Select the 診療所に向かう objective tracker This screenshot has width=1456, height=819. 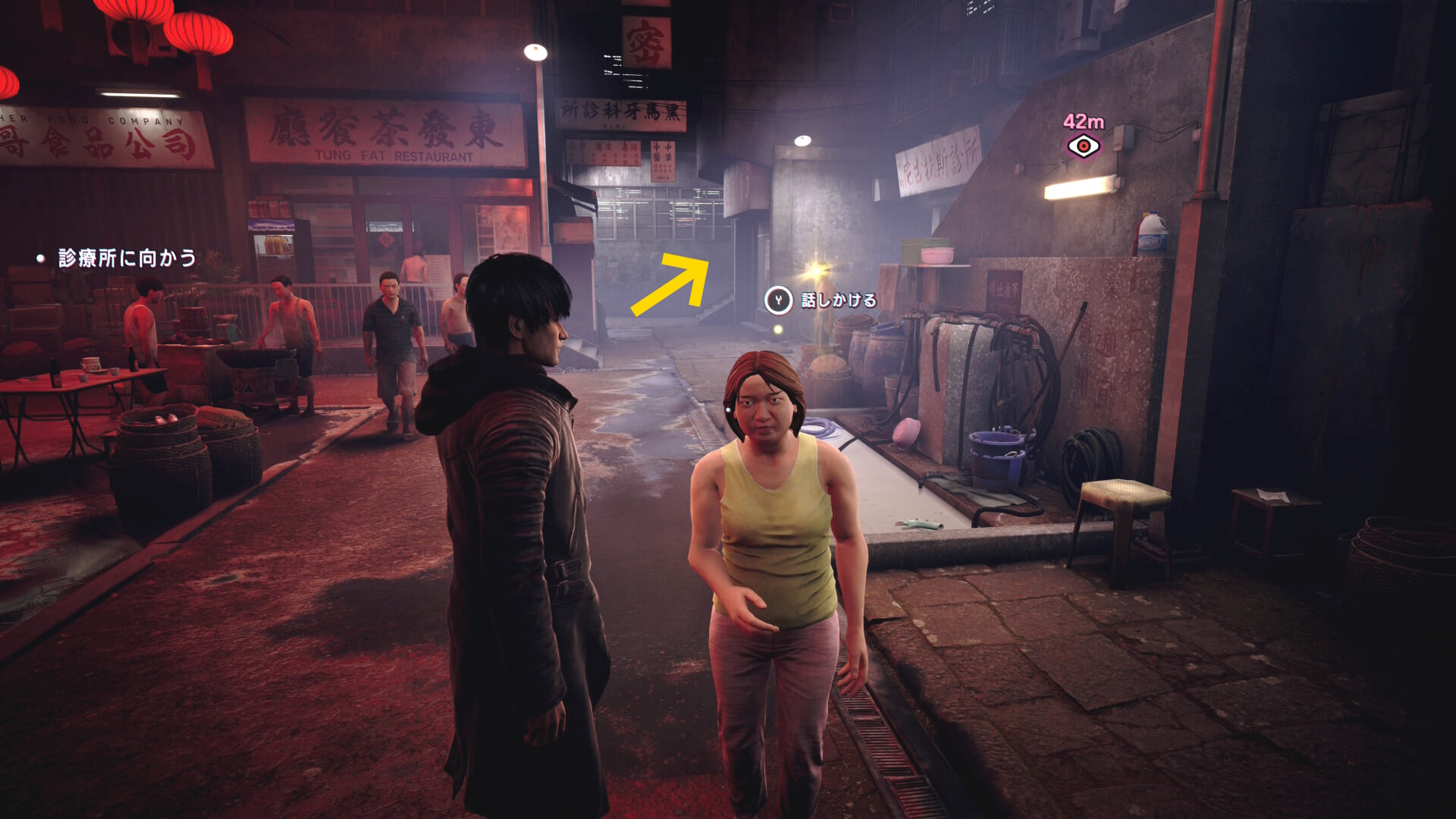(x=127, y=259)
